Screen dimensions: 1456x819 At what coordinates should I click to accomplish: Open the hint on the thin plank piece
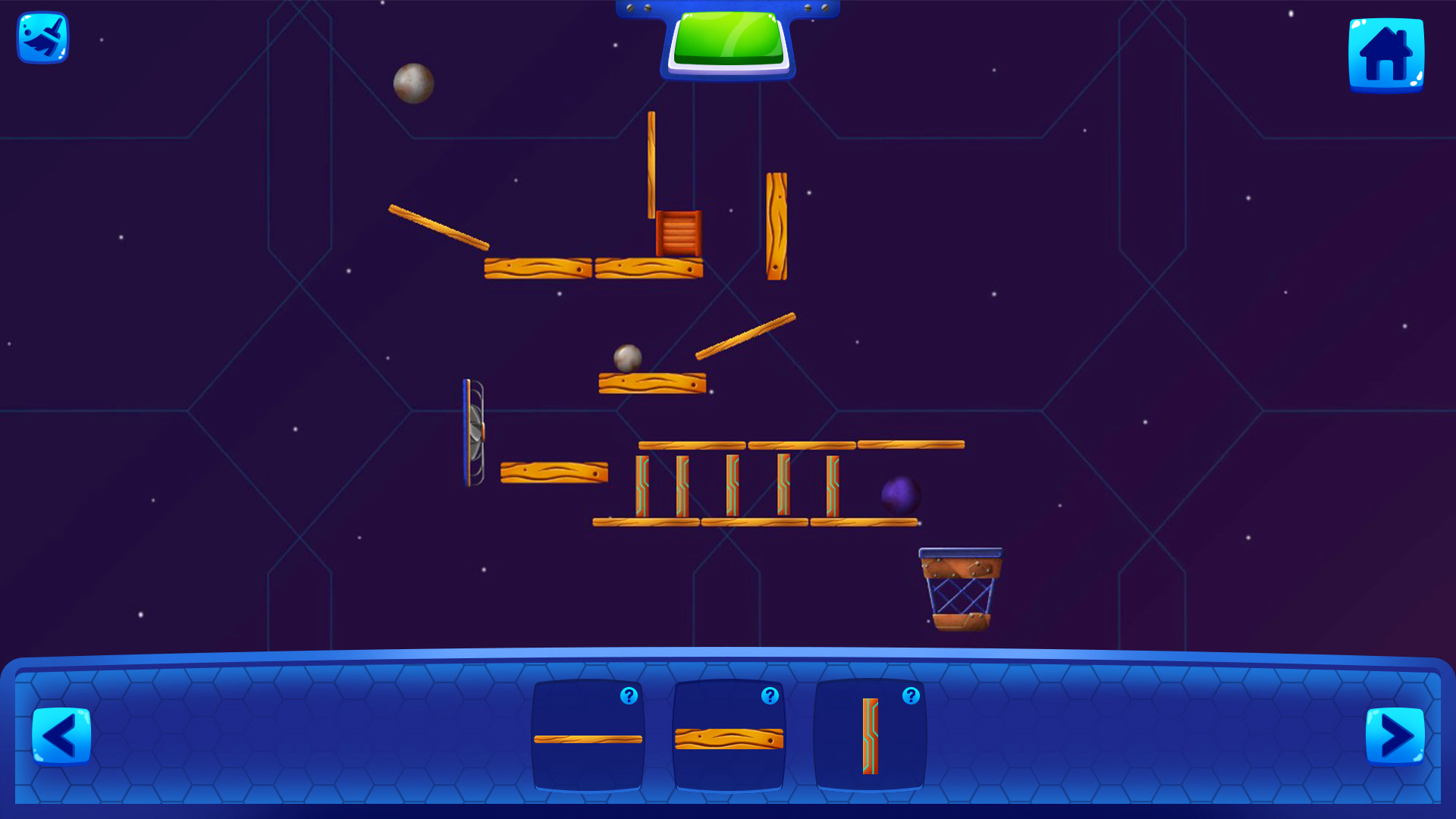click(x=629, y=695)
